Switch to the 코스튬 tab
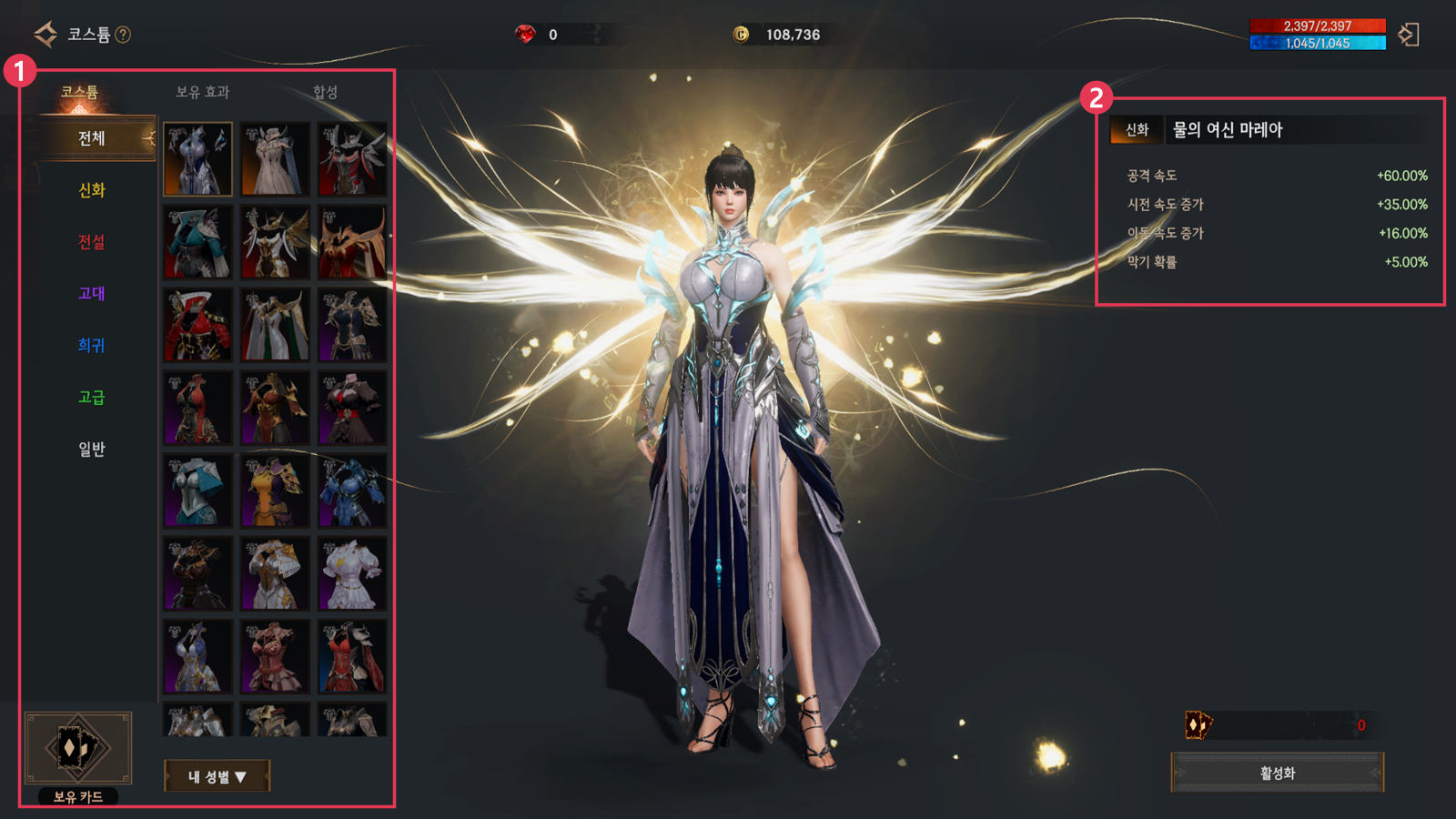The width and height of the screenshot is (1456, 819). point(79,92)
